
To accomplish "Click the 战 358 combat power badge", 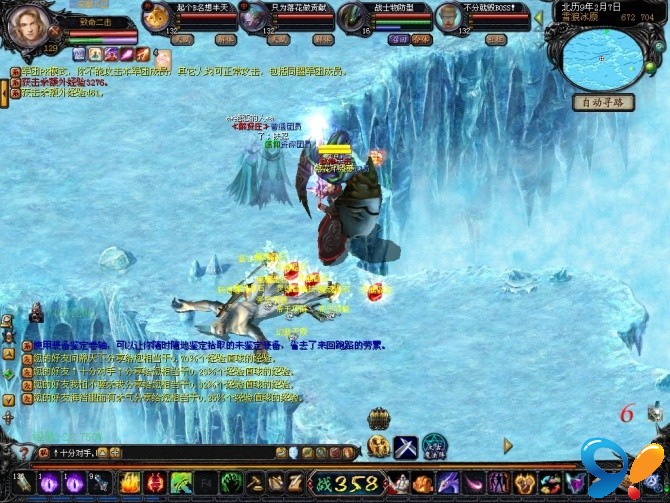I will [345, 484].
